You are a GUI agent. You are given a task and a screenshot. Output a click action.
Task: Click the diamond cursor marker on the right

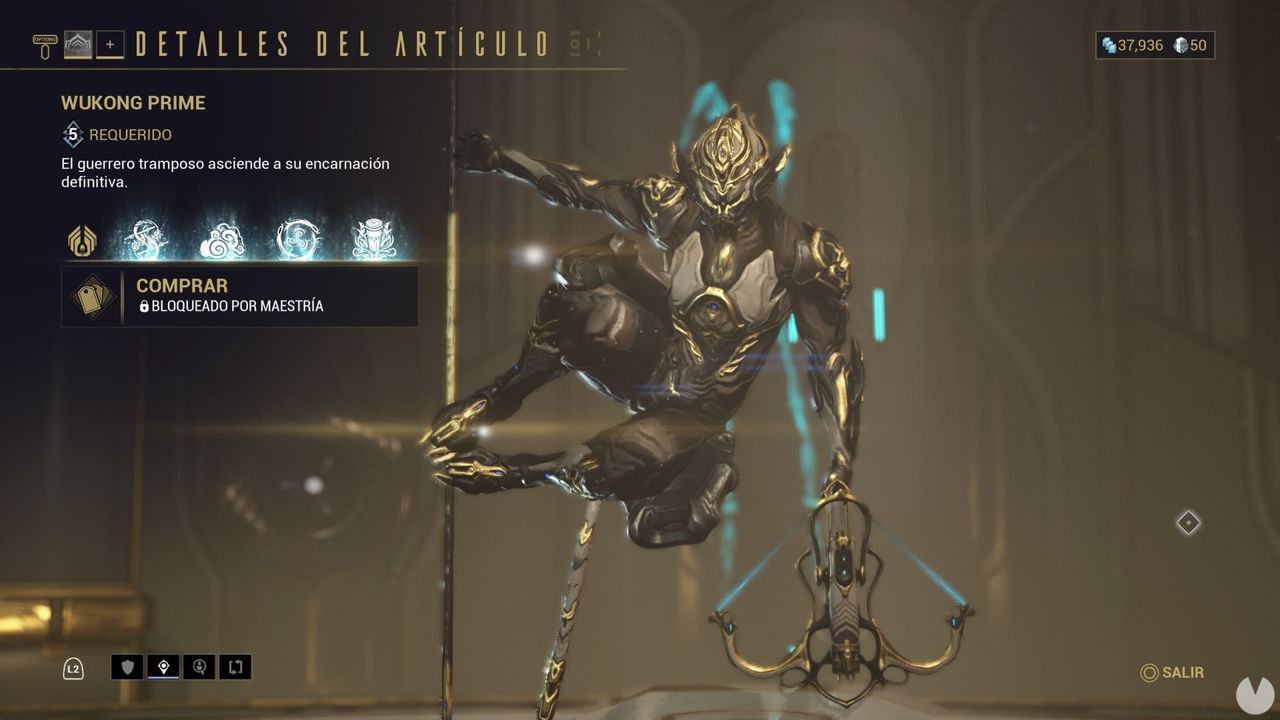(1188, 521)
